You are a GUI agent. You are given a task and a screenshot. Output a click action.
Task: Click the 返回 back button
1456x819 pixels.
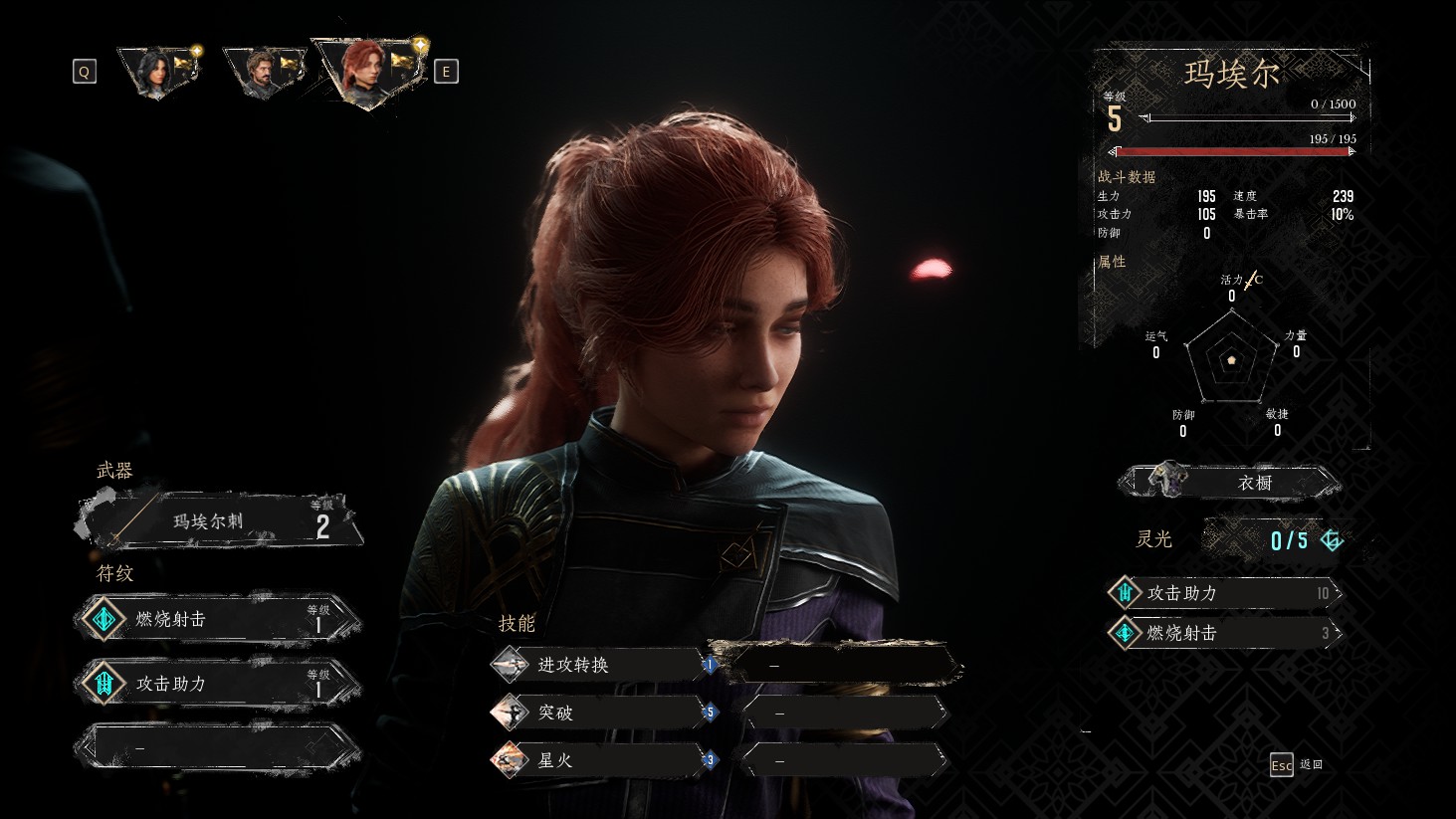click(1296, 764)
